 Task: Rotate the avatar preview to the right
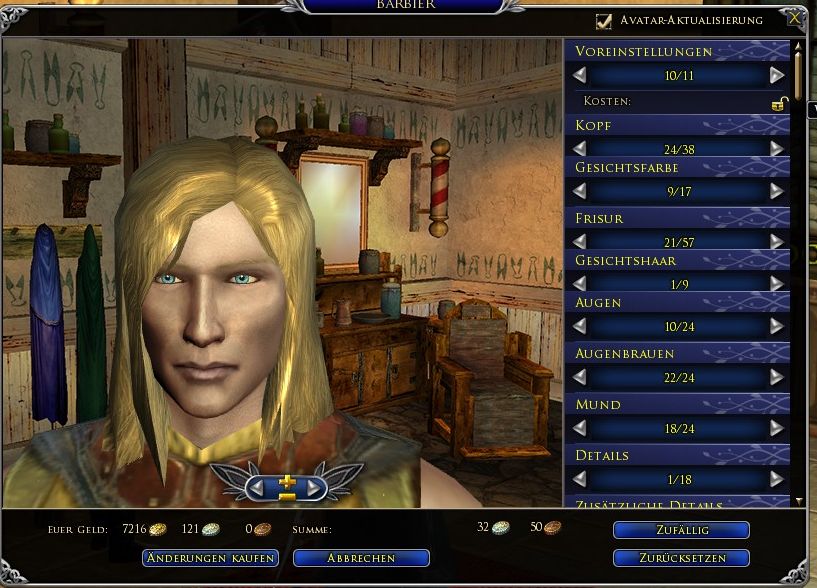315,488
